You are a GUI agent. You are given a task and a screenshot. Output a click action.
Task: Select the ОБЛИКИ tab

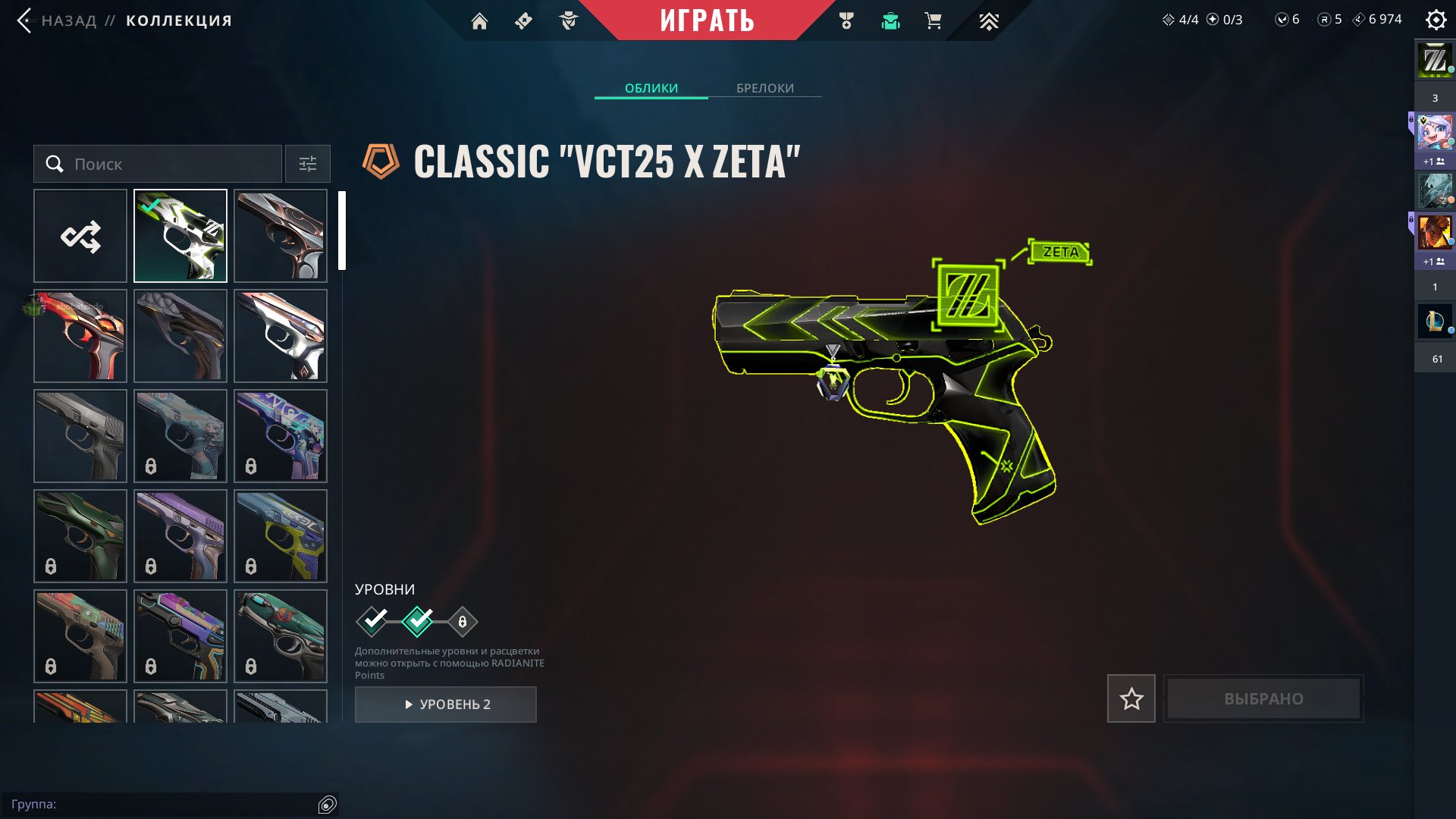coord(651,88)
